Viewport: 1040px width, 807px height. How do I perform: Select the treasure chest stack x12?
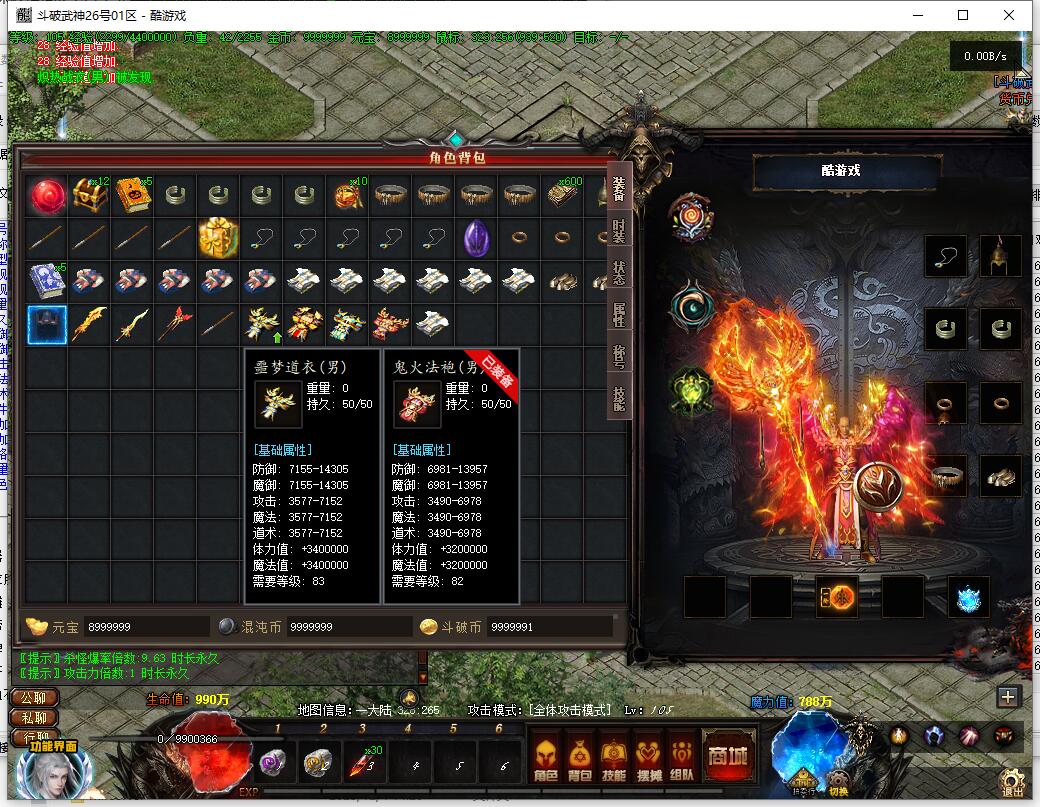click(90, 195)
